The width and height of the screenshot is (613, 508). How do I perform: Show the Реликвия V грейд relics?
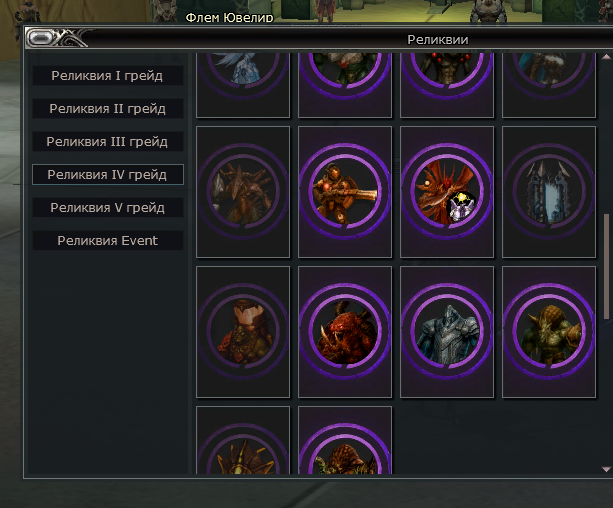click(107, 208)
